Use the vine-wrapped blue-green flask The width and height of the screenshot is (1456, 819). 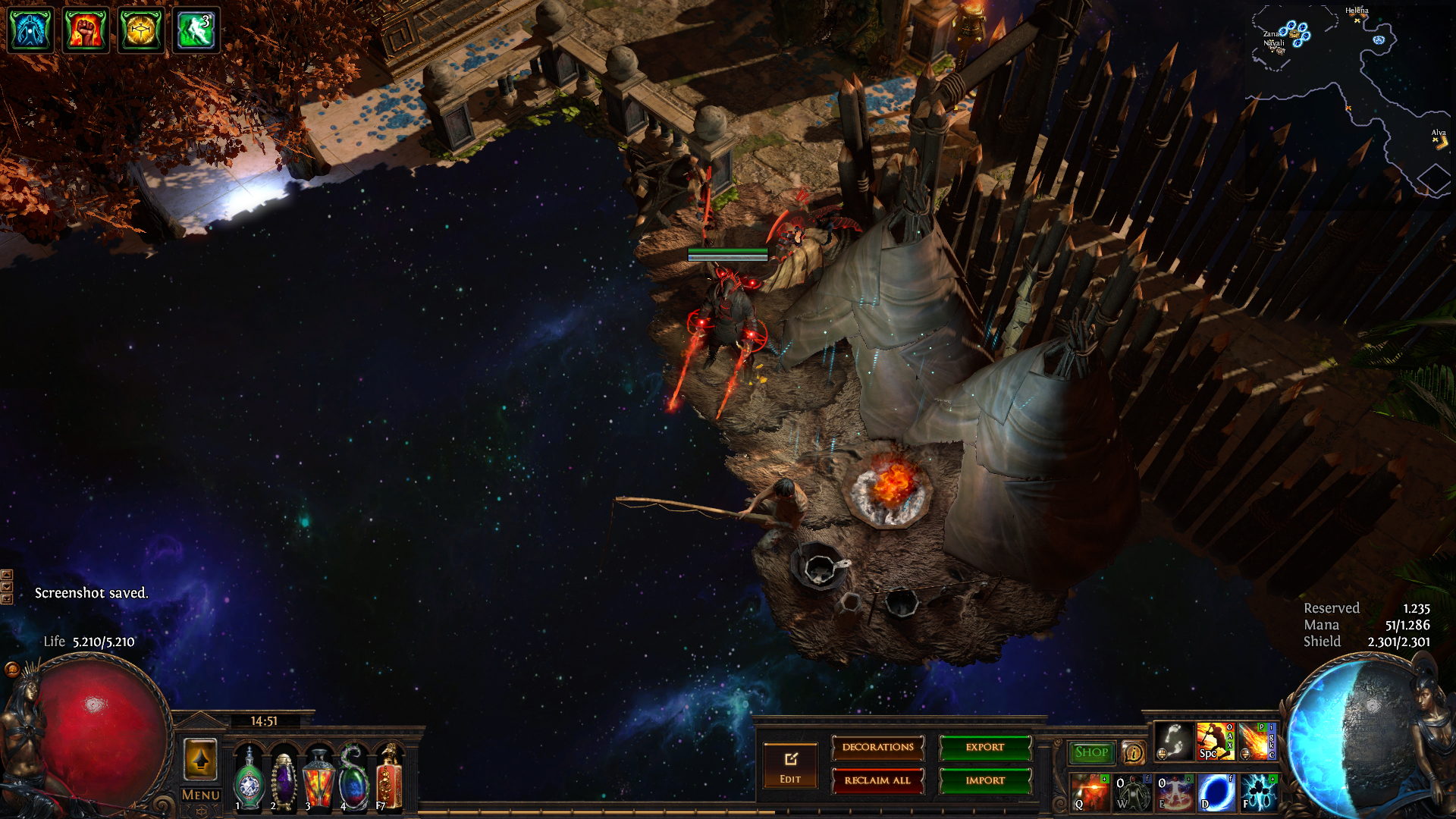353,779
